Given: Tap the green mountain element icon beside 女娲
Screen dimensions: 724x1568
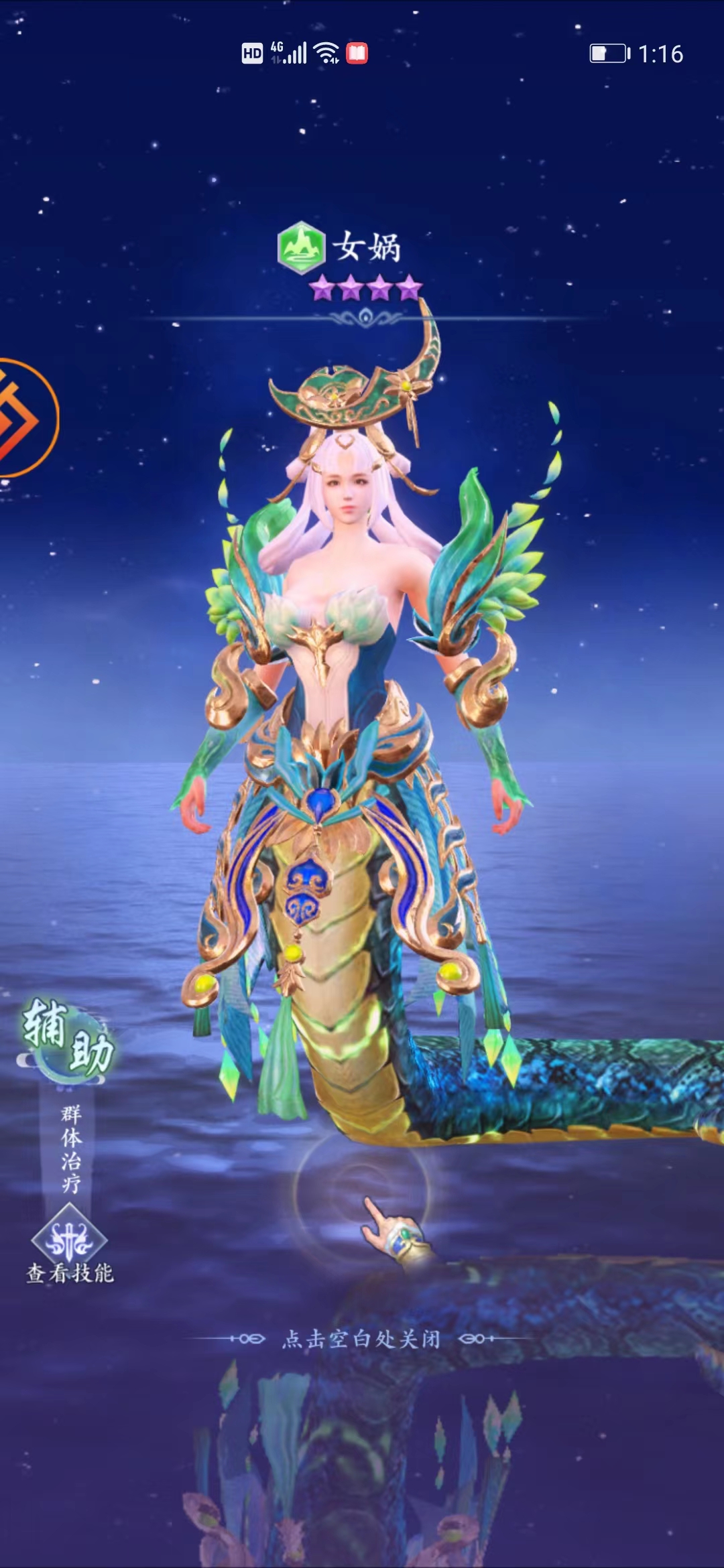Looking at the screenshot, I should click(301, 247).
